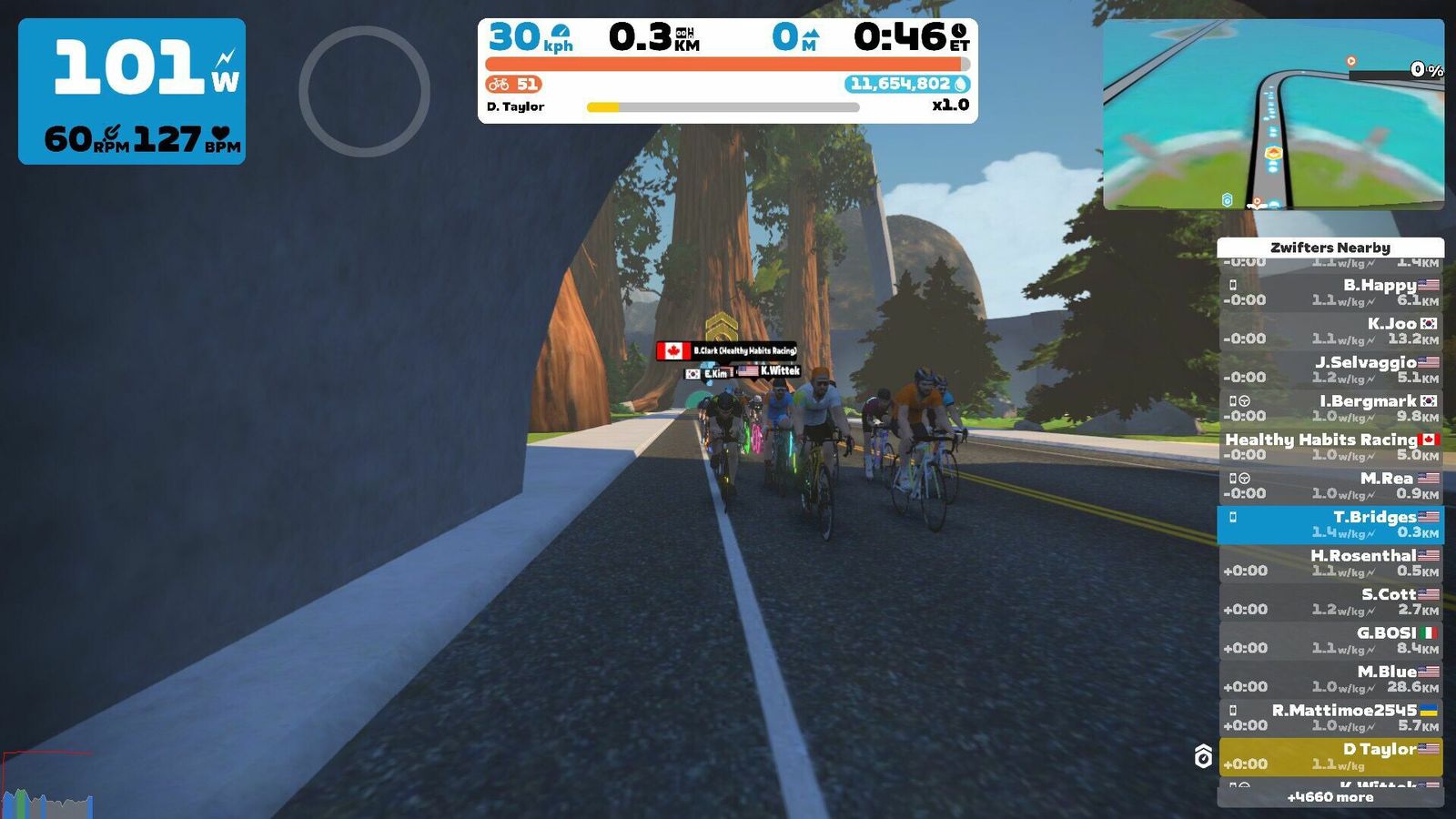Image resolution: width=1456 pixels, height=819 pixels.
Task: Select the R.Mattimoe2545 rider row
Action: [x=1330, y=717]
